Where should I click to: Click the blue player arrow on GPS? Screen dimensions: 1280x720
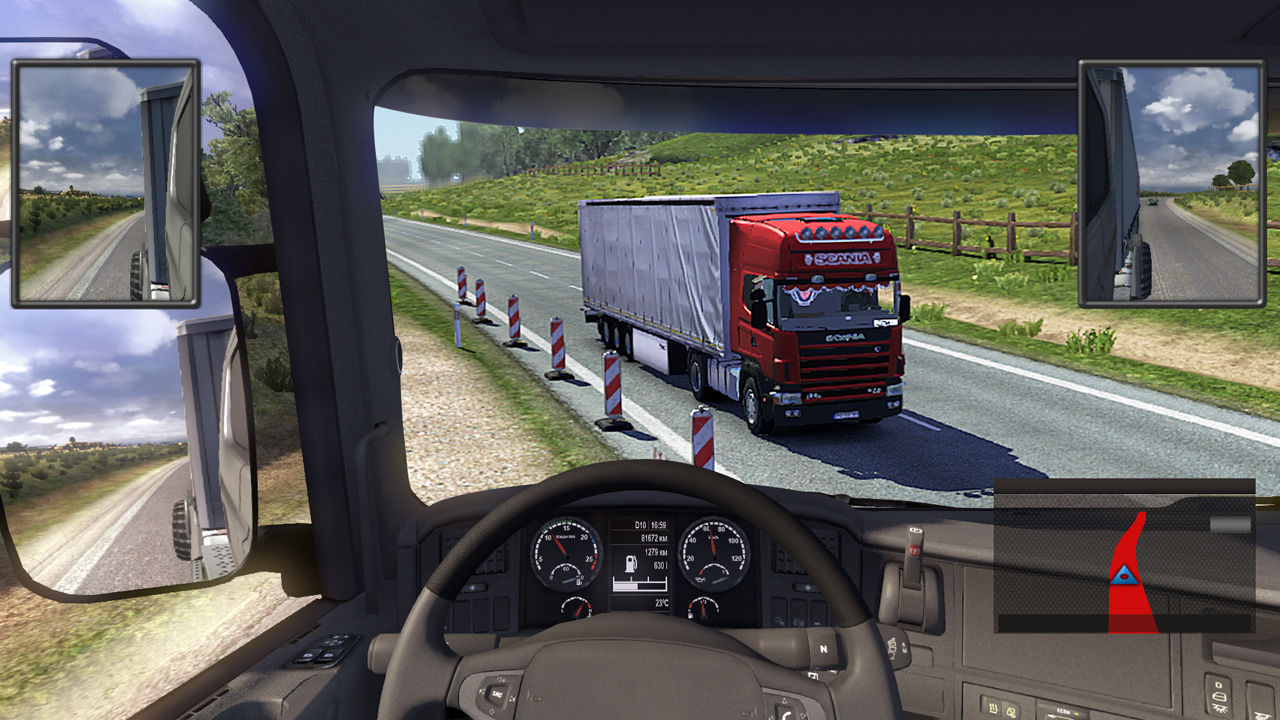[x=1126, y=574]
